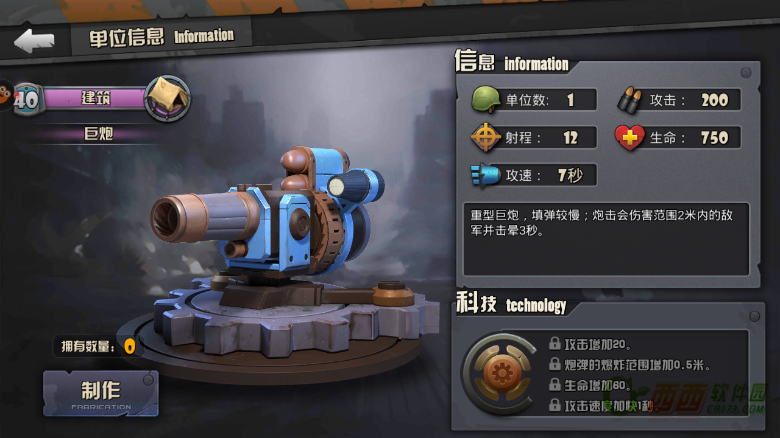Viewport: 780px width, 438px height.
Task: Go back using the arrow button
Action: [34, 40]
